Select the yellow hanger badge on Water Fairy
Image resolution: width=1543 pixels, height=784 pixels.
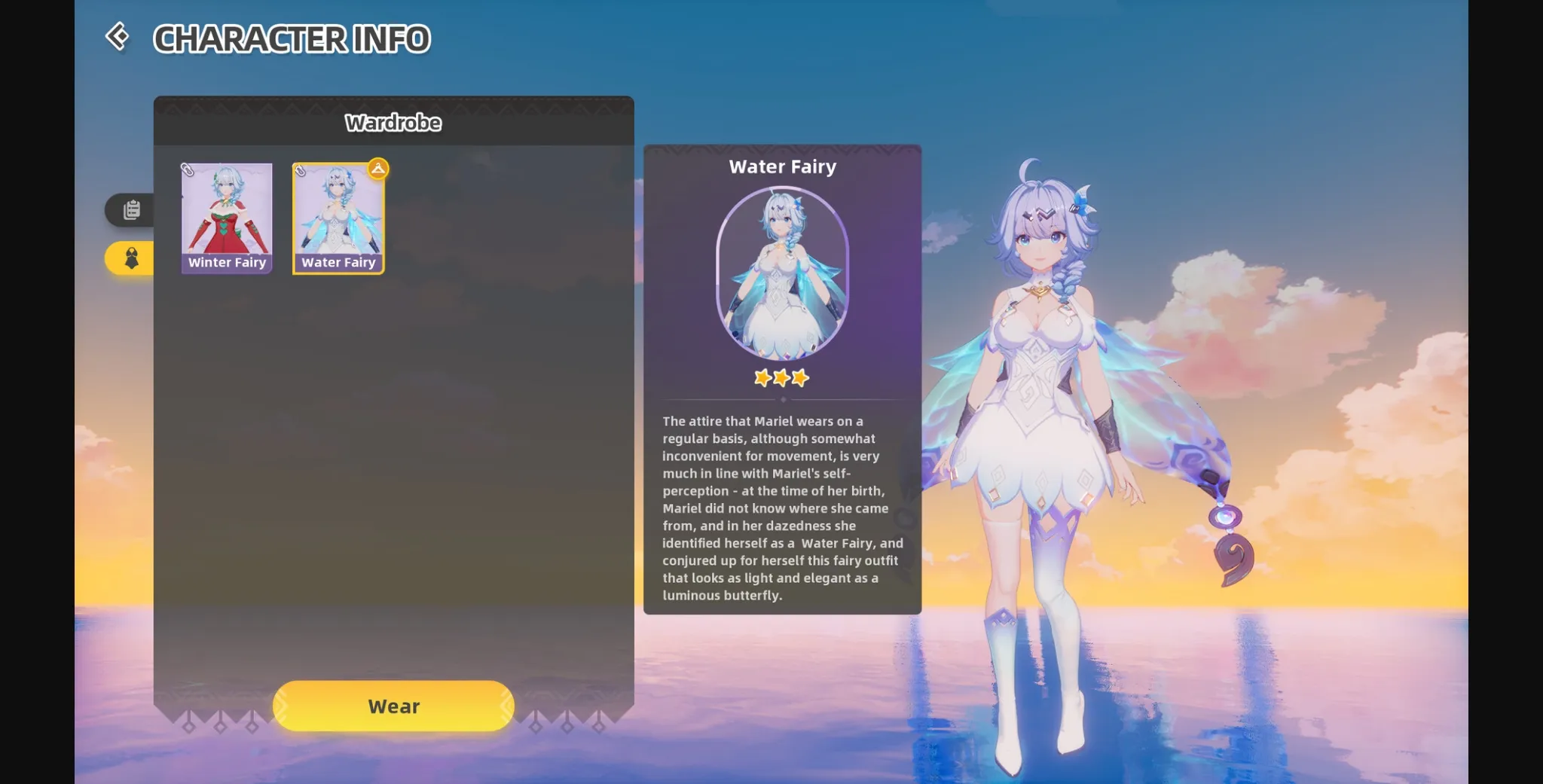click(377, 169)
